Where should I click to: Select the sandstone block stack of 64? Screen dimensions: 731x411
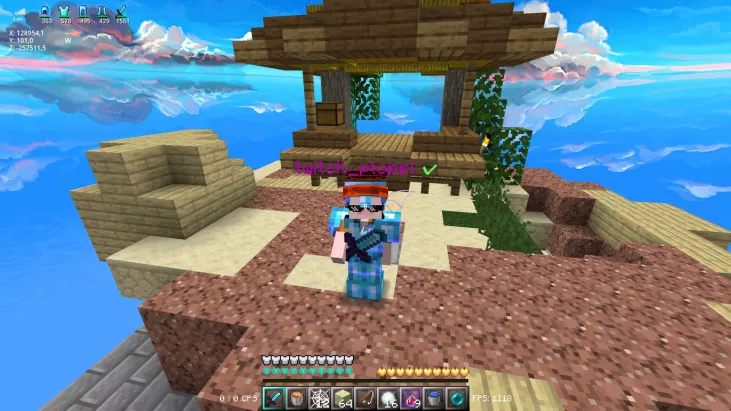343,398
